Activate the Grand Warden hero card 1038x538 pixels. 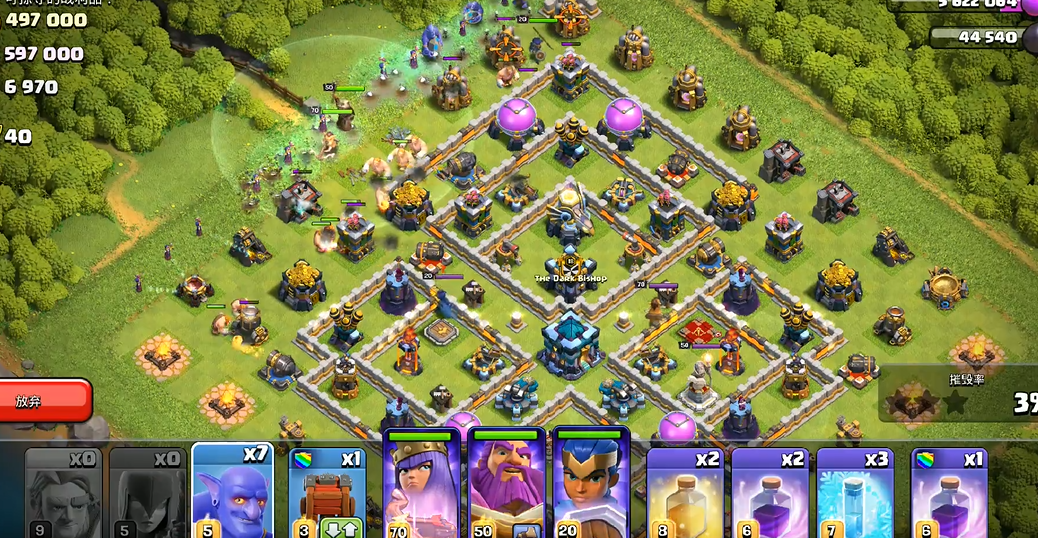[x=506, y=487]
